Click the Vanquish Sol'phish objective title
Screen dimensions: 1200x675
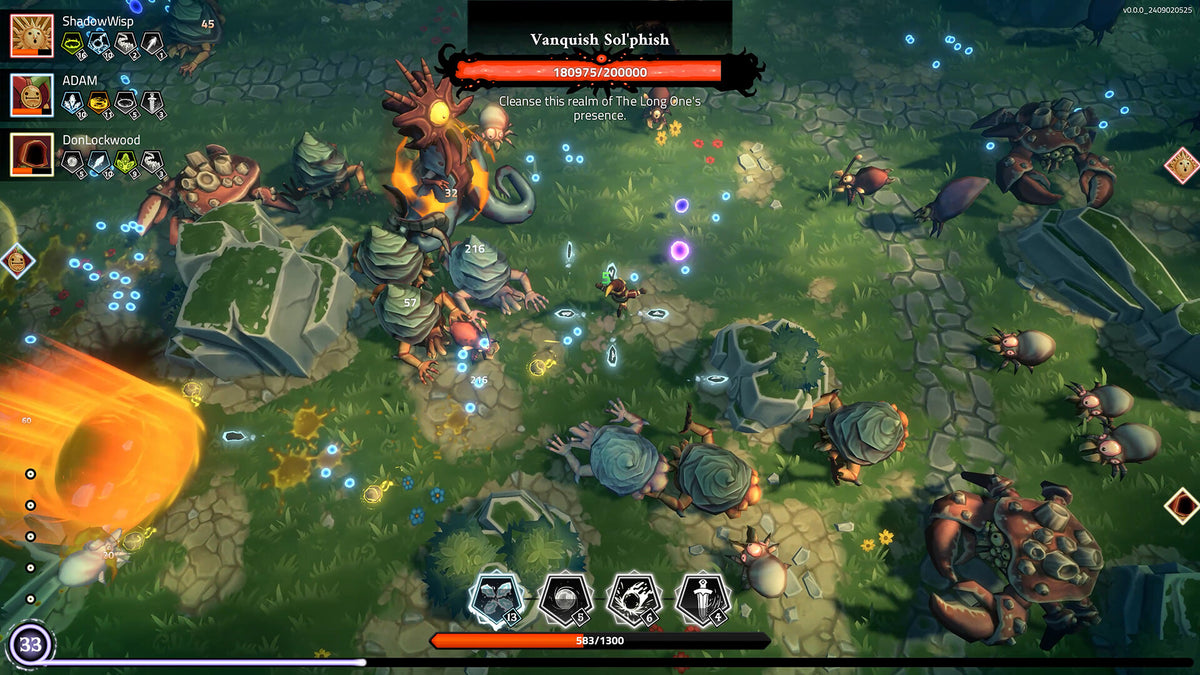pyautogui.click(x=599, y=40)
